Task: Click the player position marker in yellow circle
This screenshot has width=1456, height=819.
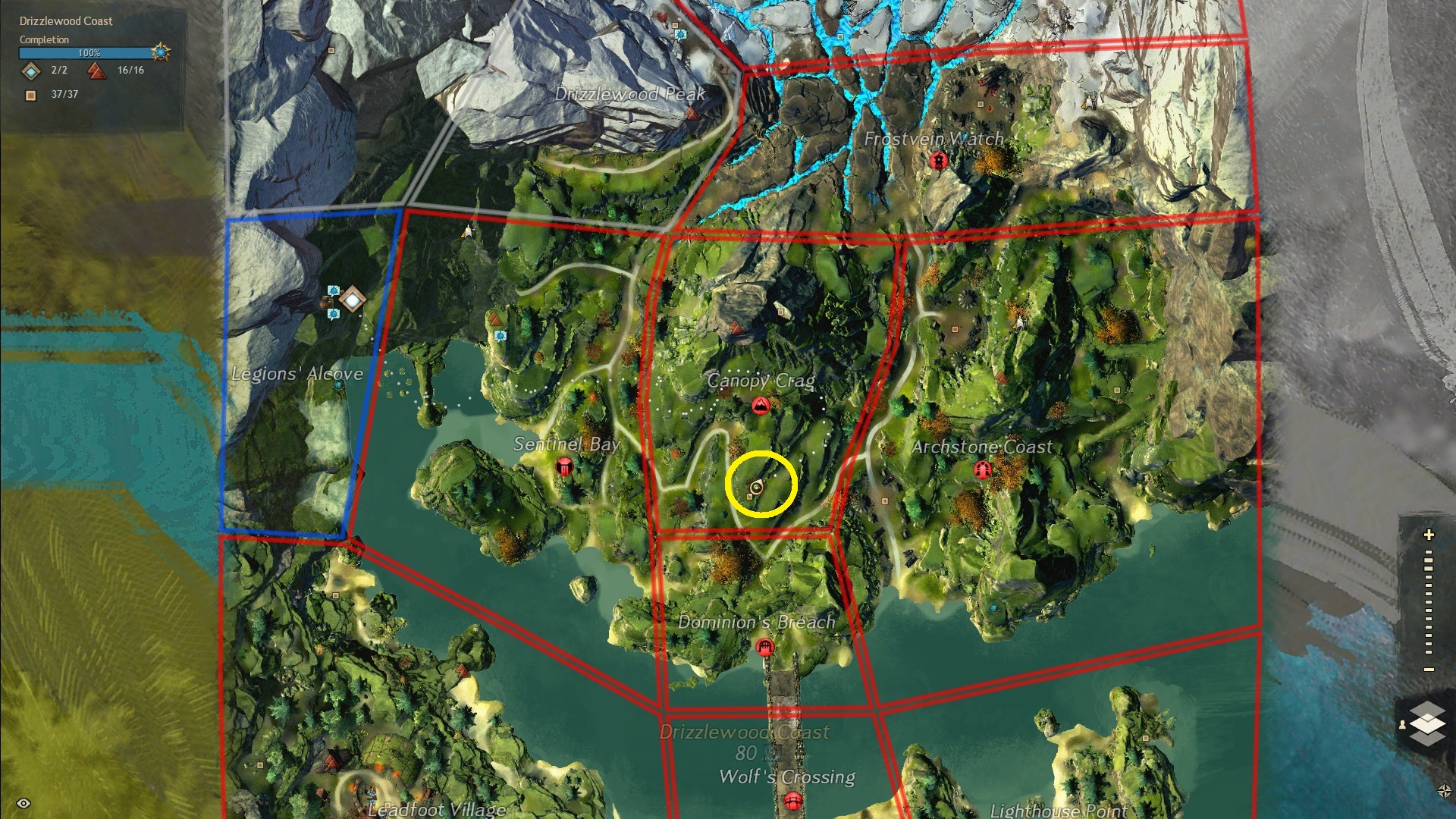Action: click(756, 487)
